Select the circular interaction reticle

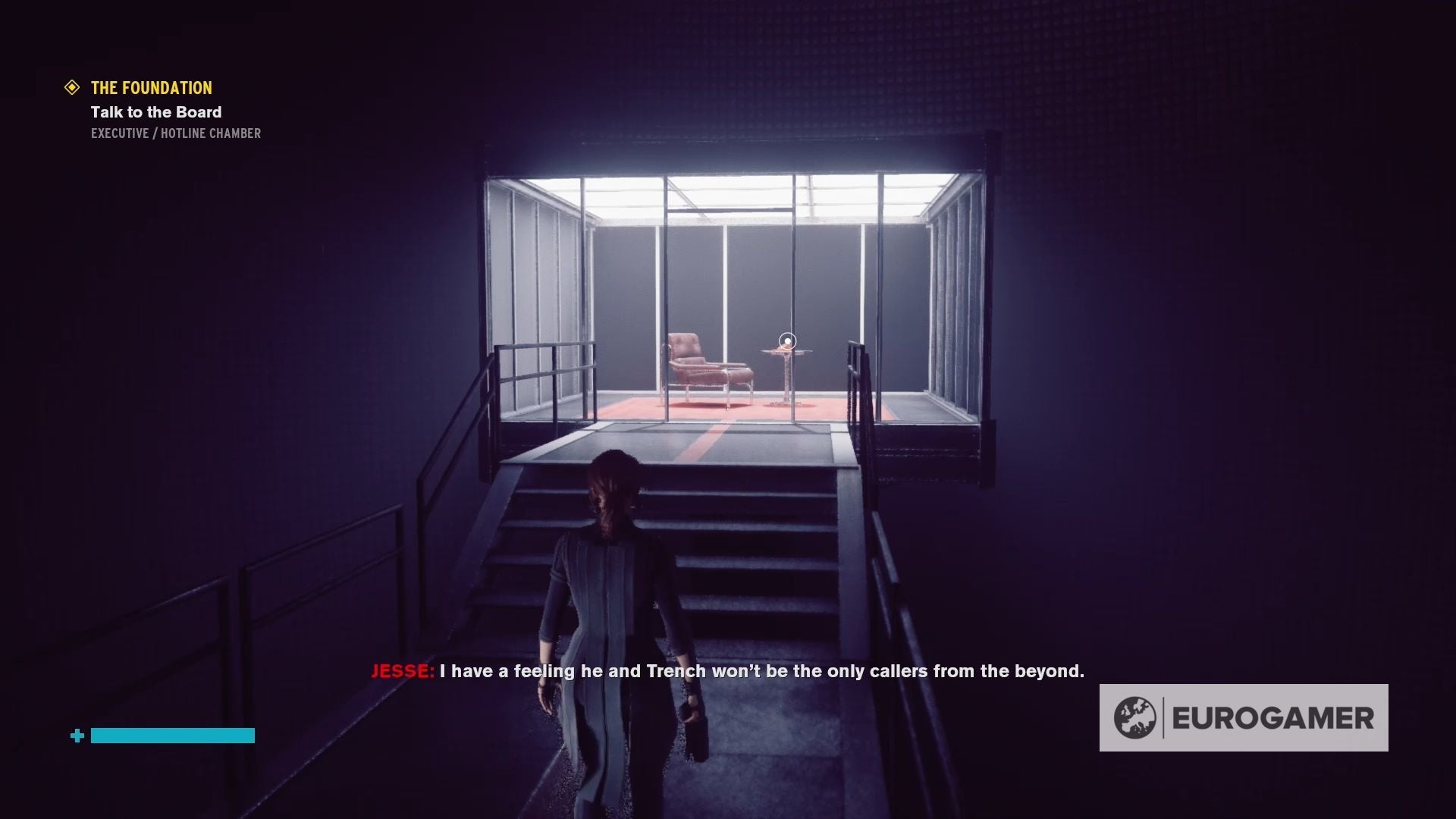pos(787,340)
